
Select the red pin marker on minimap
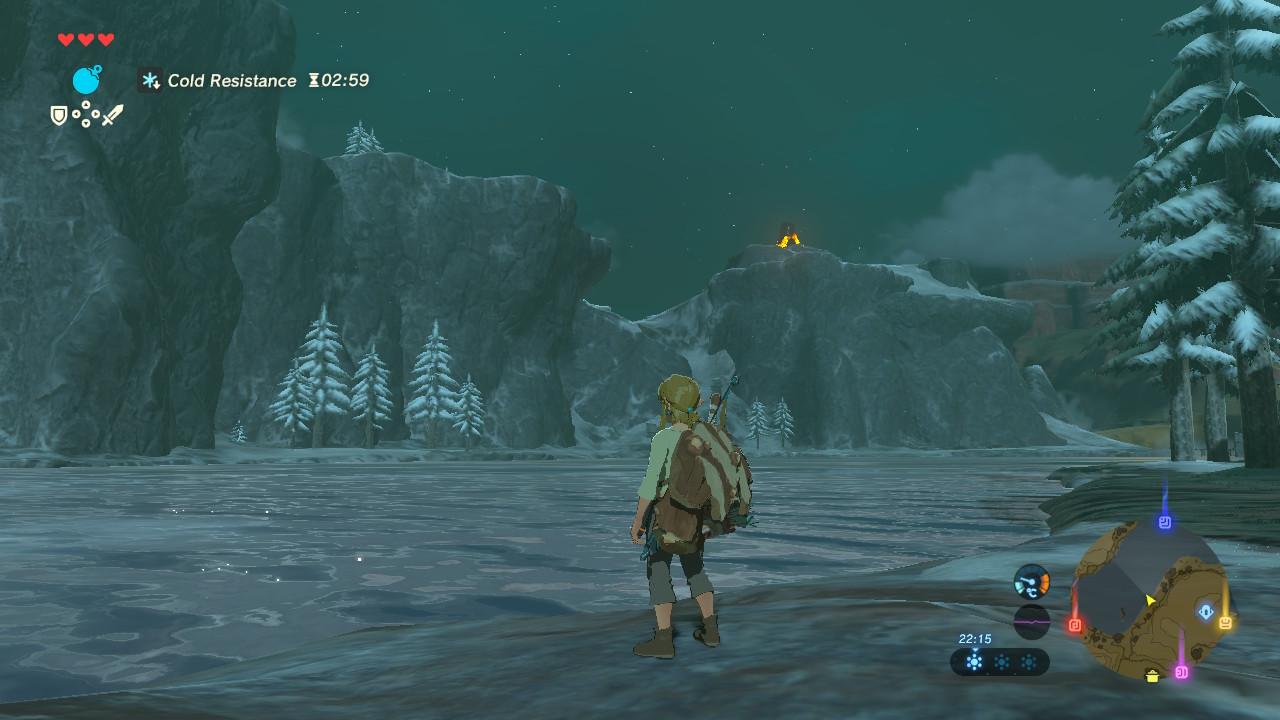(x=1075, y=625)
